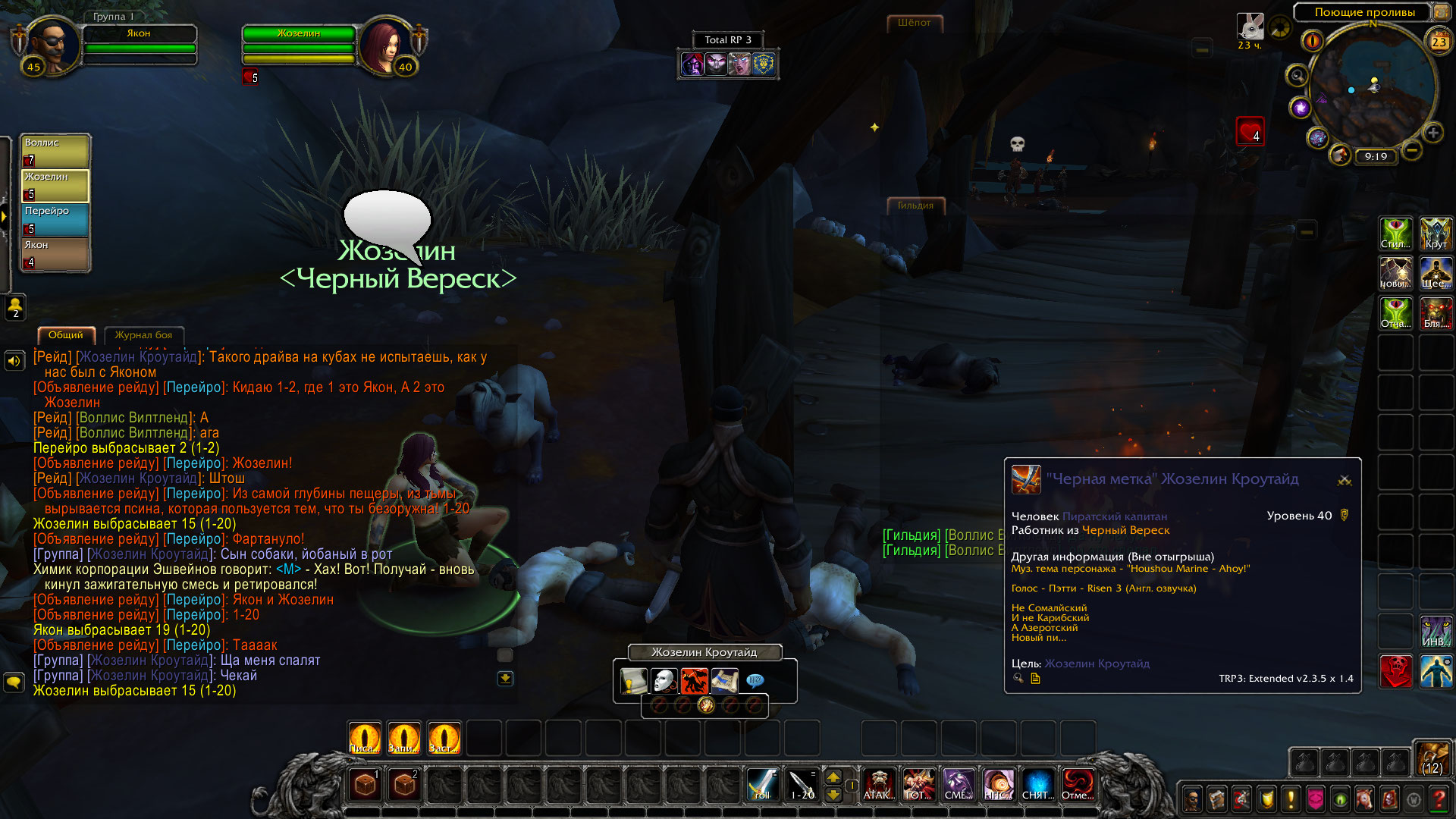Select Воллис in the raid frame list
The image size is (1456, 819).
[x=55, y=151]
